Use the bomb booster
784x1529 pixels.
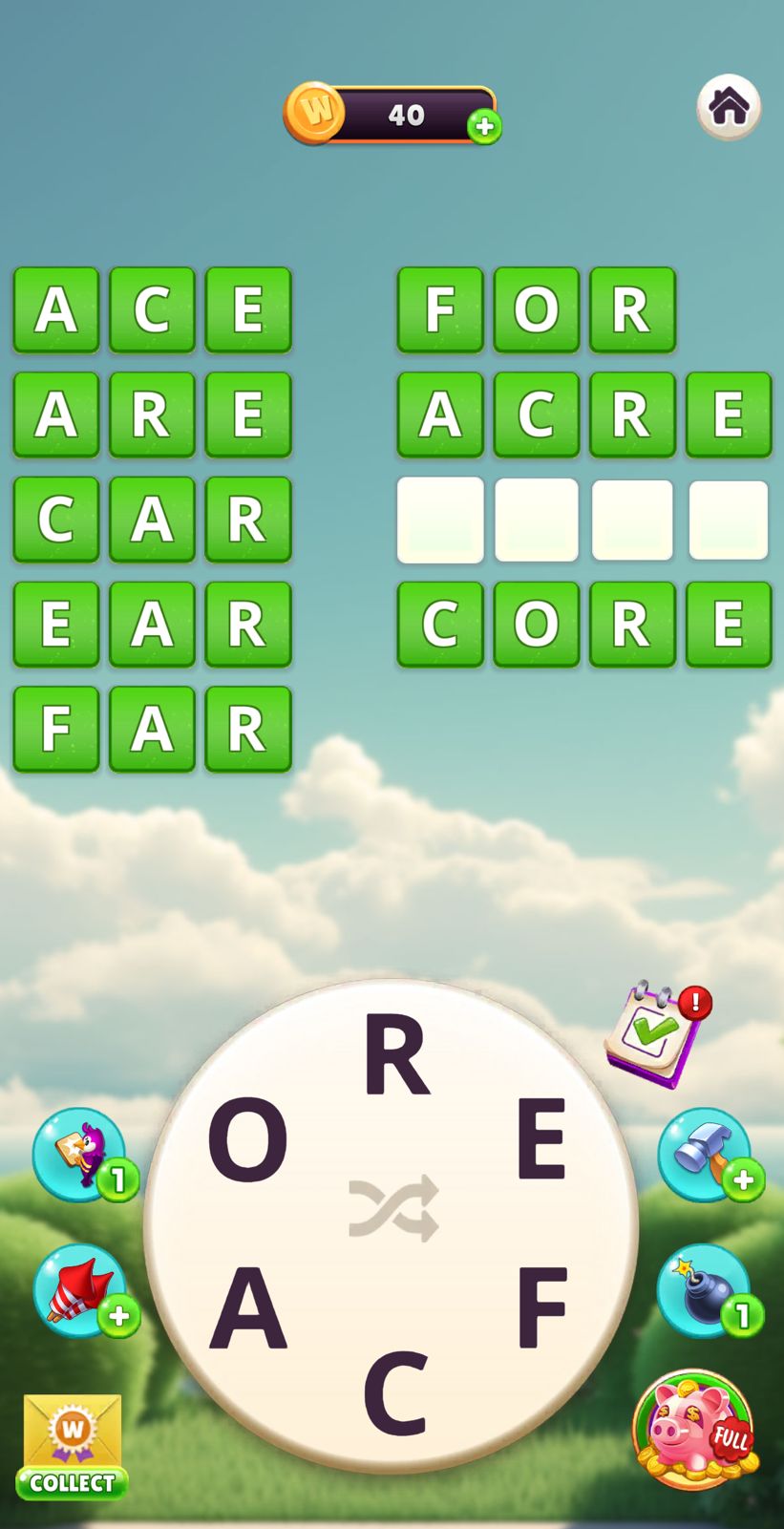click(x=704, y=1290)
